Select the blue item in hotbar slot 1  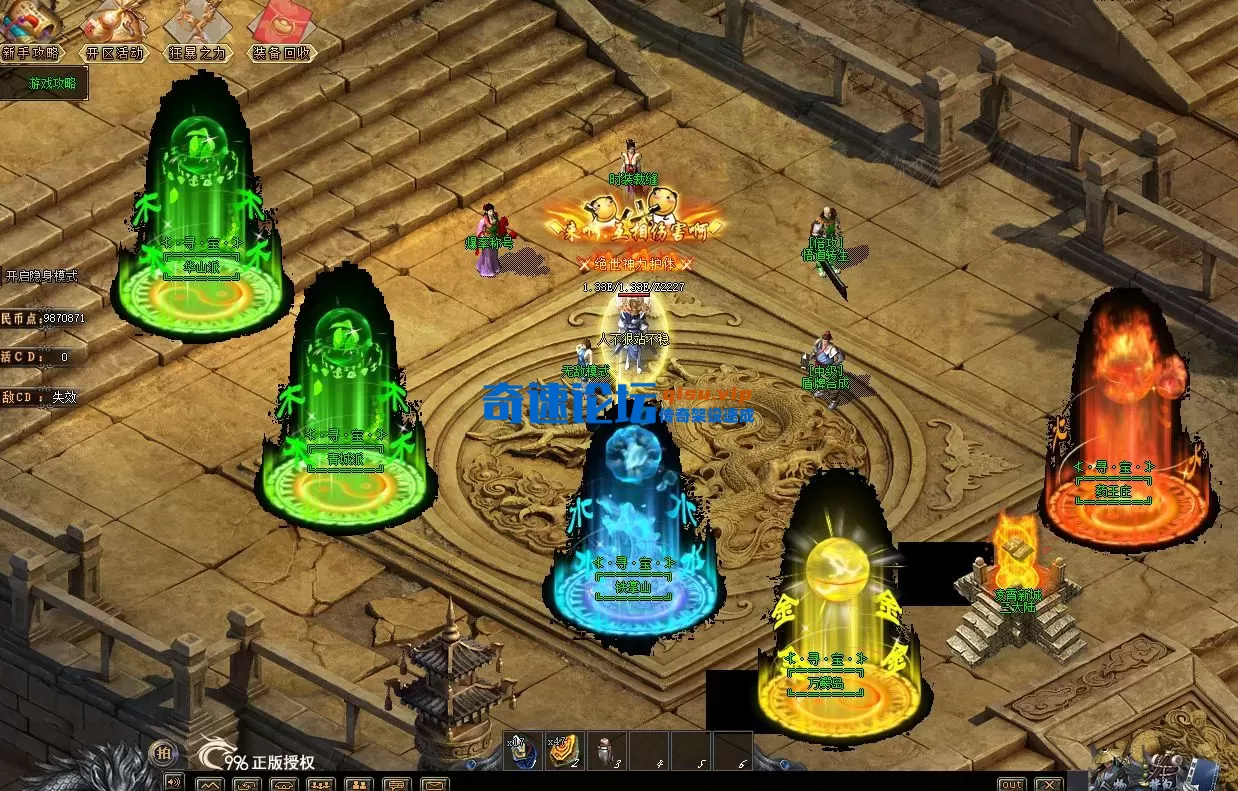tap(521, 752)
